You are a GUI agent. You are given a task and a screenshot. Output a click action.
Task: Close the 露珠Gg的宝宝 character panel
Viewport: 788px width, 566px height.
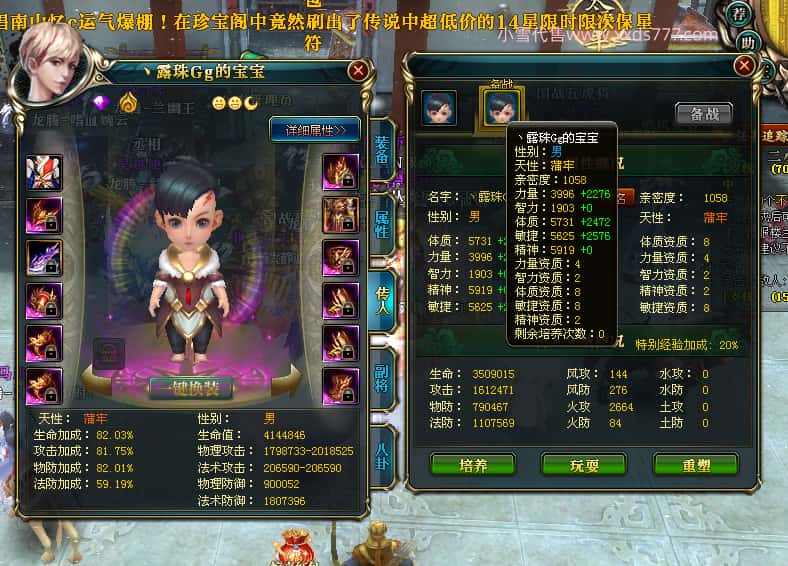tap(357, 71)
